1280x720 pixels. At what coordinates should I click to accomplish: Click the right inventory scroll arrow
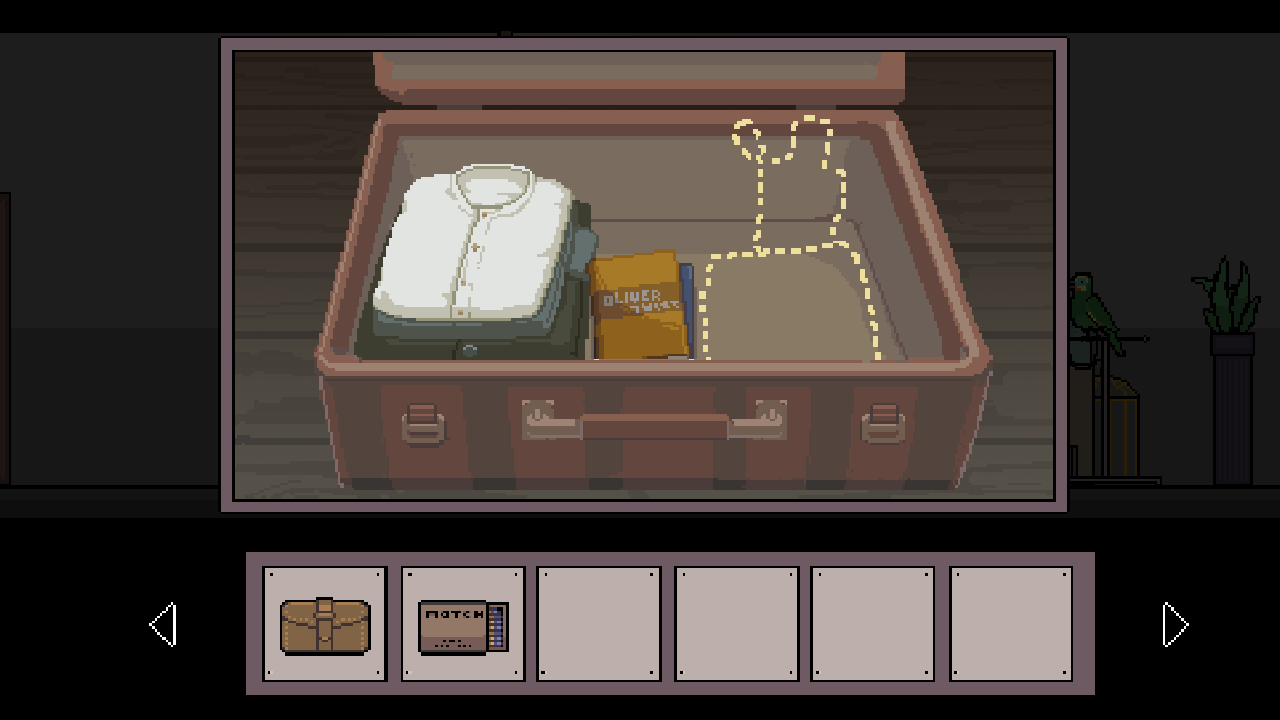coord(1176,624)
